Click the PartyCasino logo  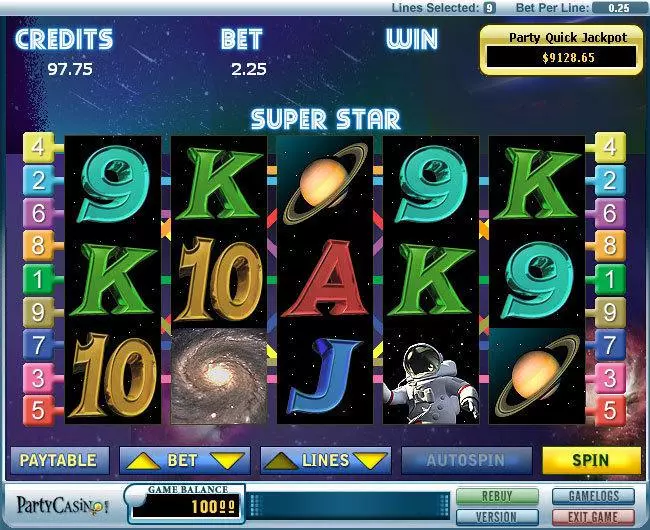click(x=60, y=503)
